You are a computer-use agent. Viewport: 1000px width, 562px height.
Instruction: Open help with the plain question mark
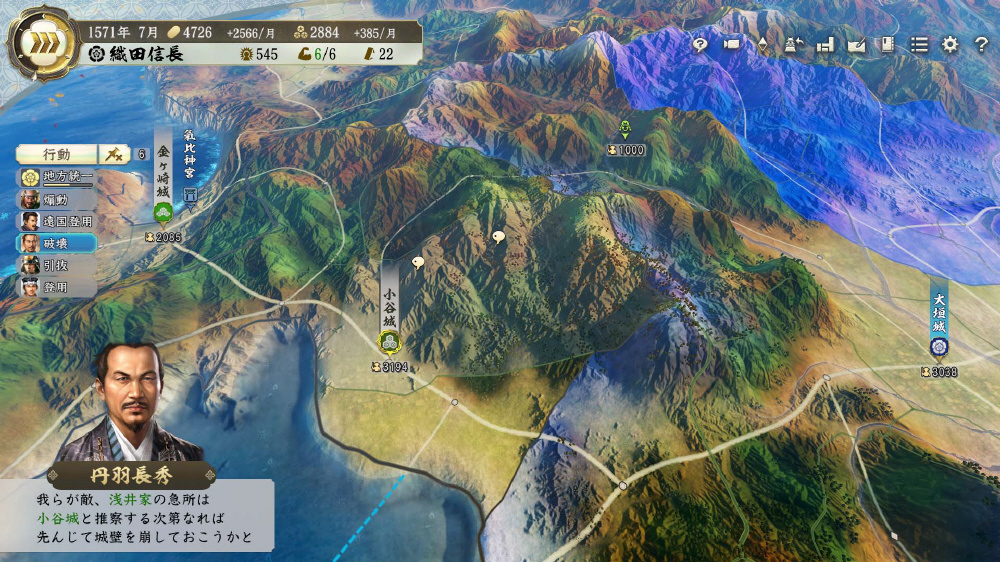tap(981, 45)
